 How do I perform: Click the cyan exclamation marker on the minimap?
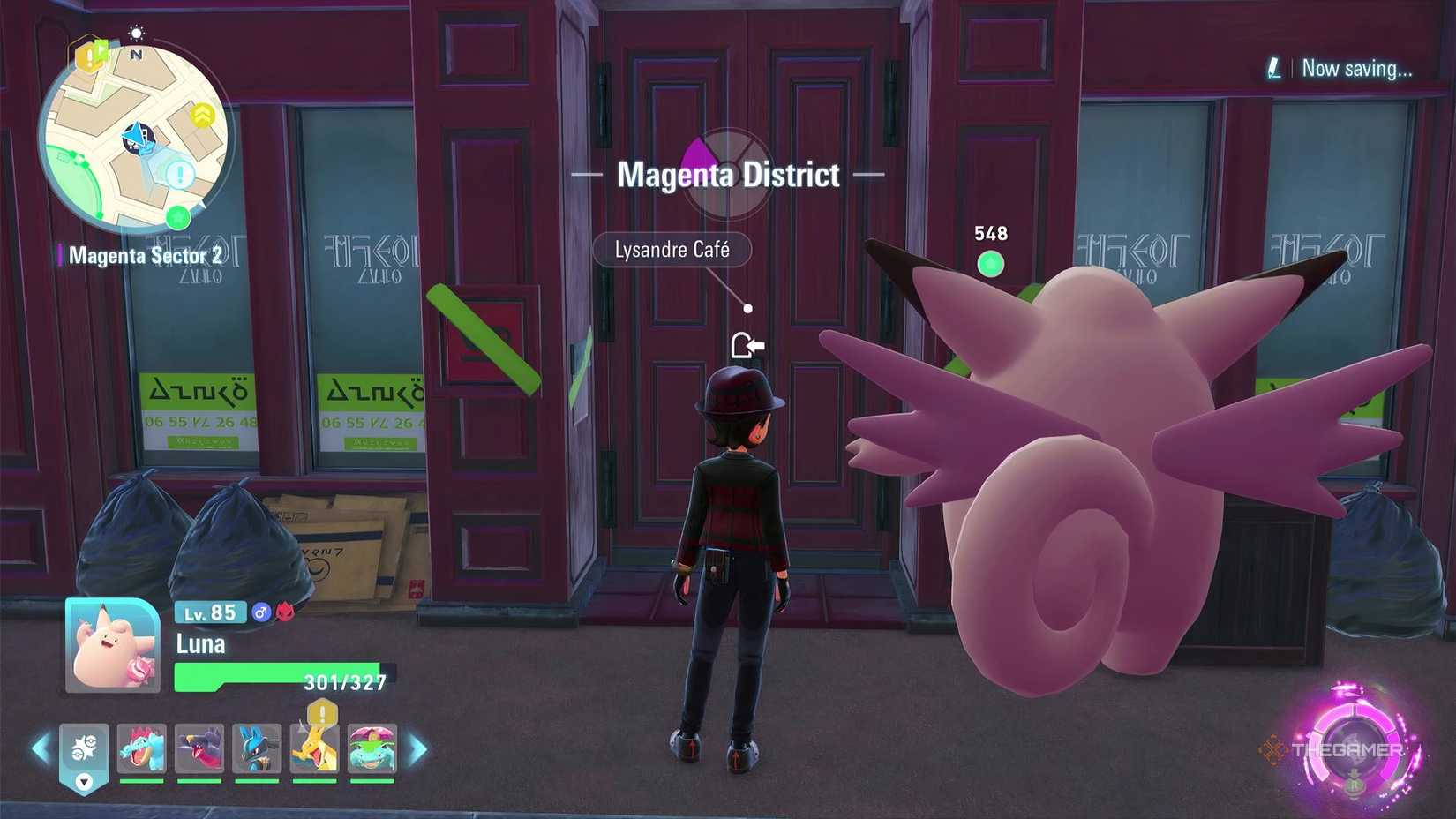point(179,173)
